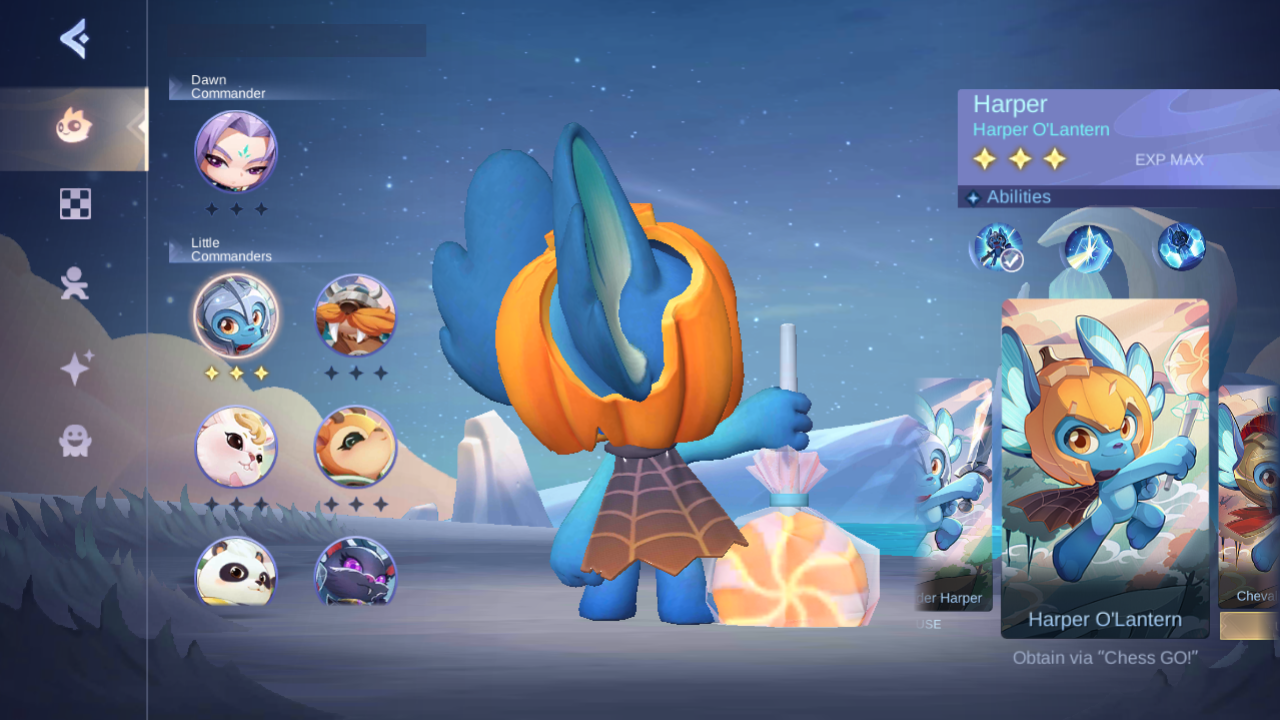This screenshot has height=720, width=1280.
Task: Open the emote figure tab
Action: pyautogui.click(x=74, y=283)
